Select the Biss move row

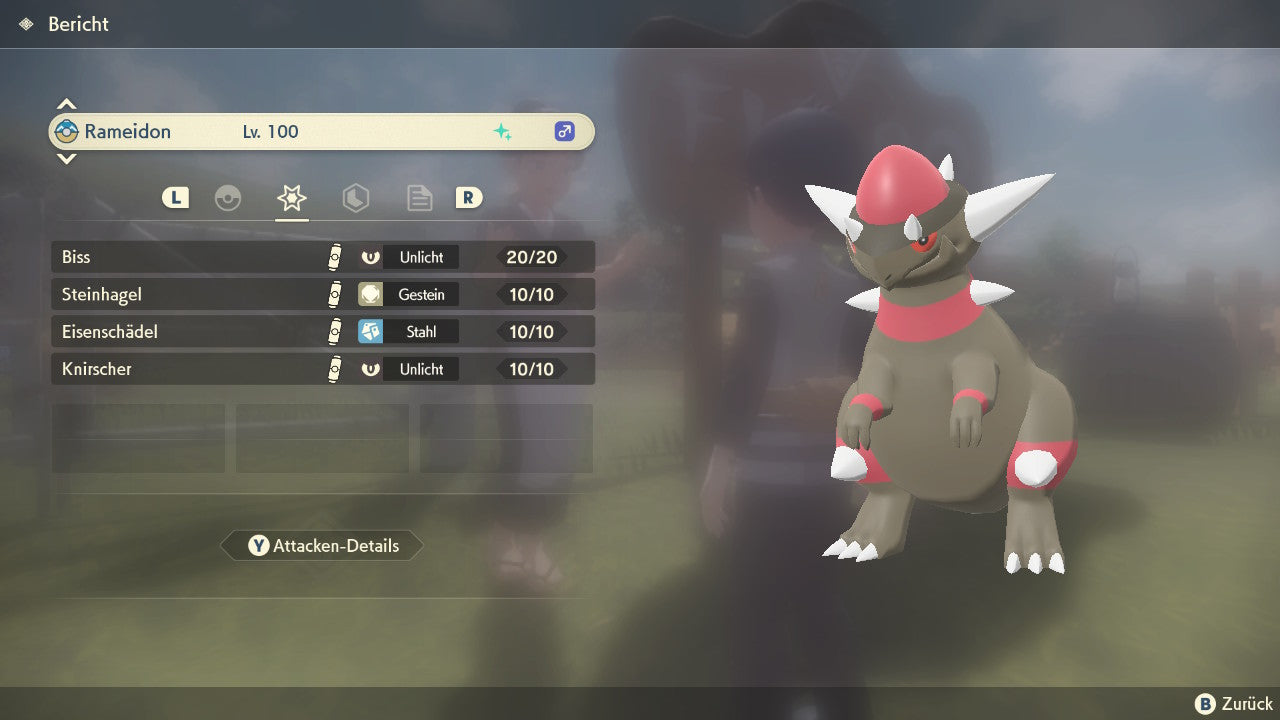pyautogui.click(x=322, y=257)
